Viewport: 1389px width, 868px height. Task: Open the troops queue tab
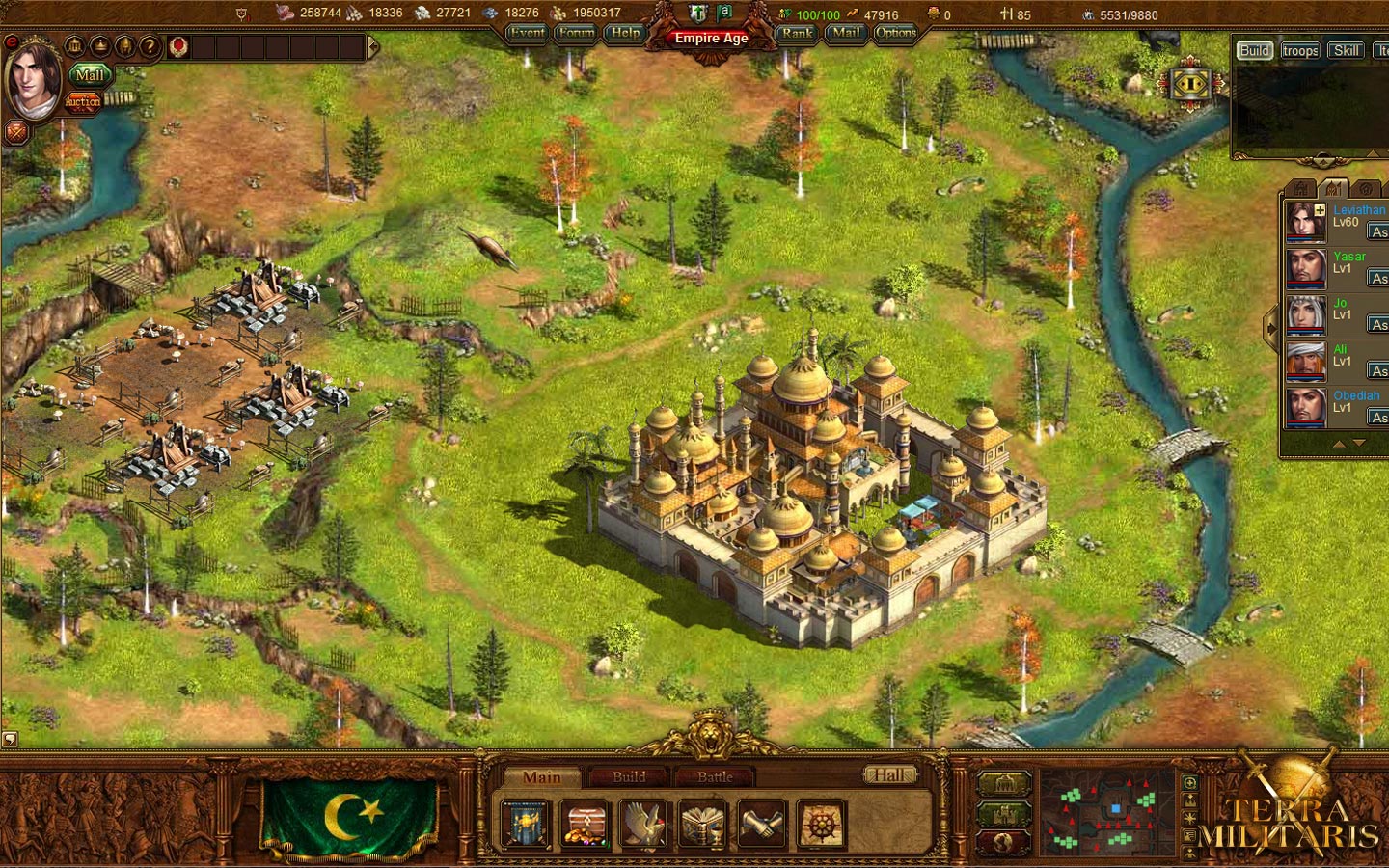[x=1300, y=51]
